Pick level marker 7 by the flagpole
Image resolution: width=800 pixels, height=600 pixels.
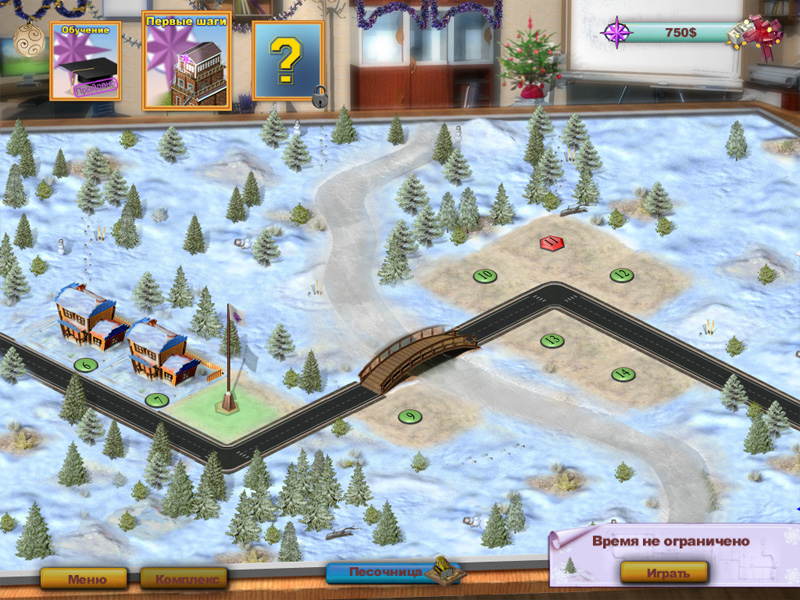[156, 400]
